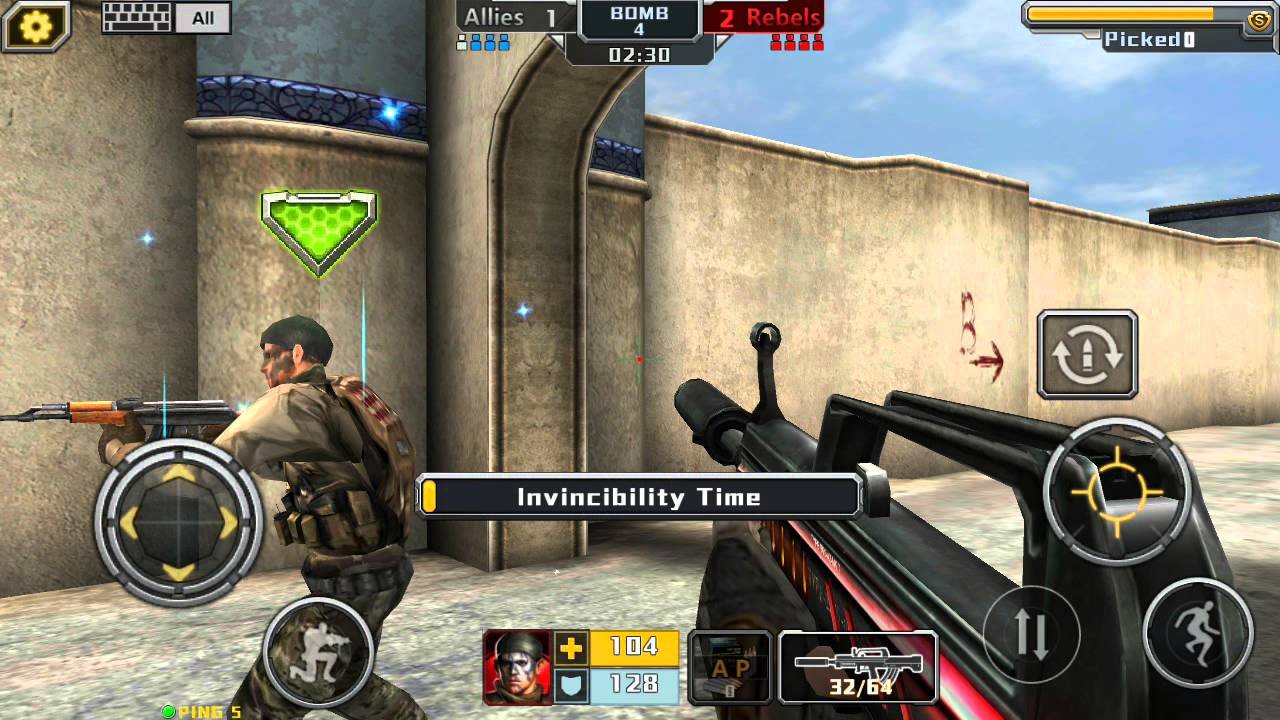This screenshot has height=720, width=1280.
Task: Toggle the All chat channel button
Action: tap(203, 18)
